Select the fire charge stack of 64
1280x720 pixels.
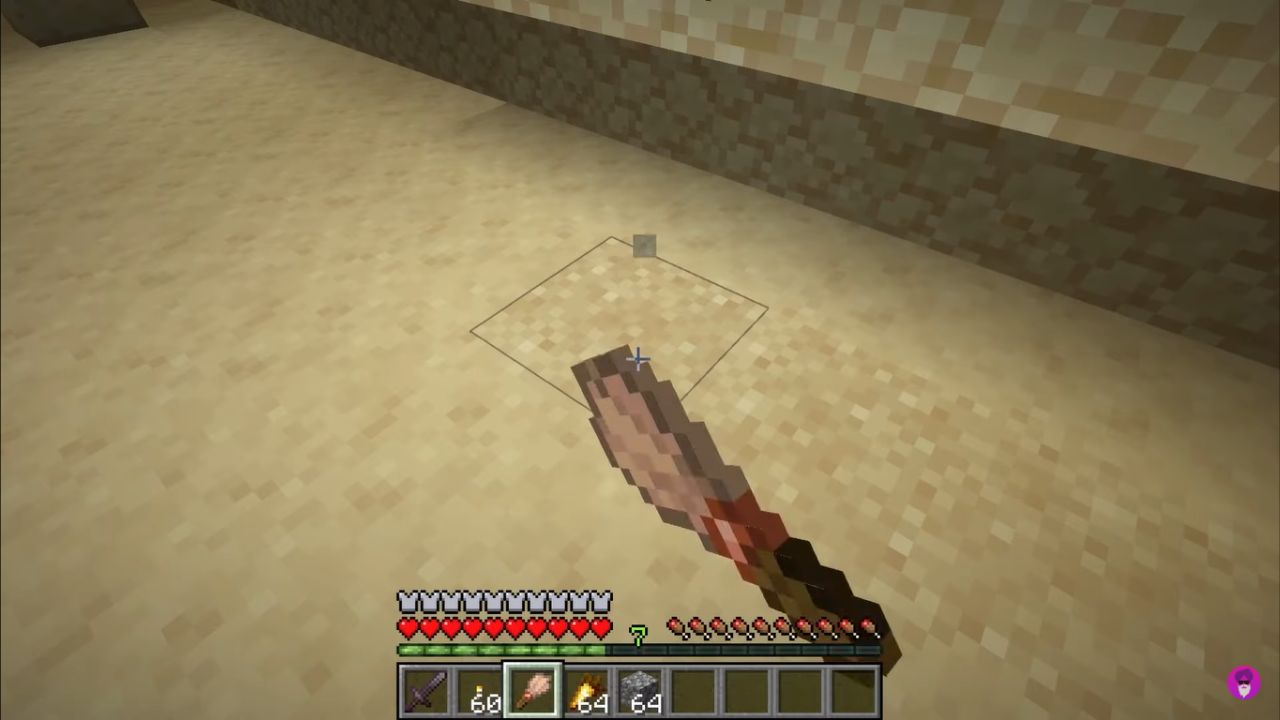[587, 688]
